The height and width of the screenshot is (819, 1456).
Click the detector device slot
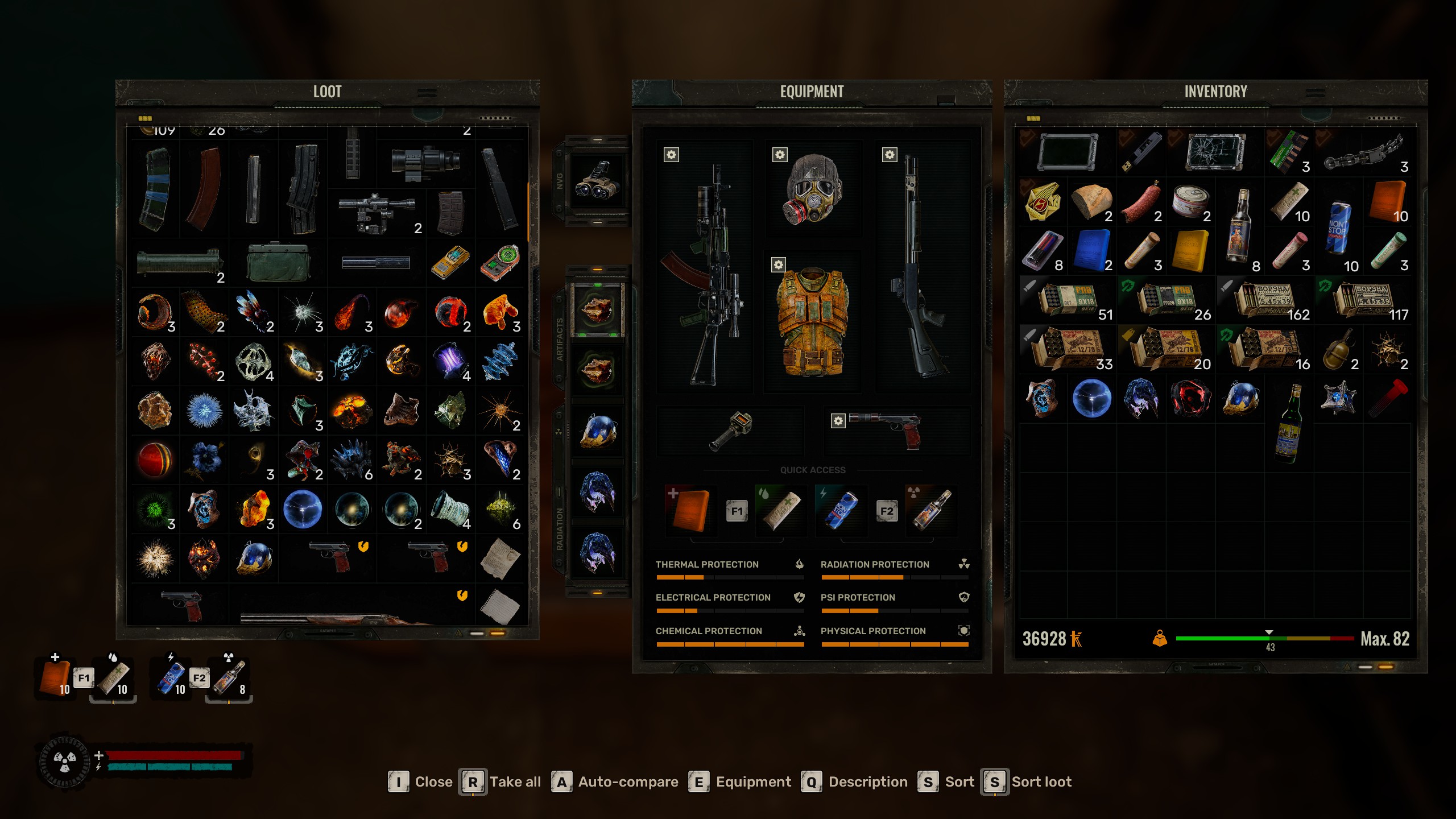point(731,431)
